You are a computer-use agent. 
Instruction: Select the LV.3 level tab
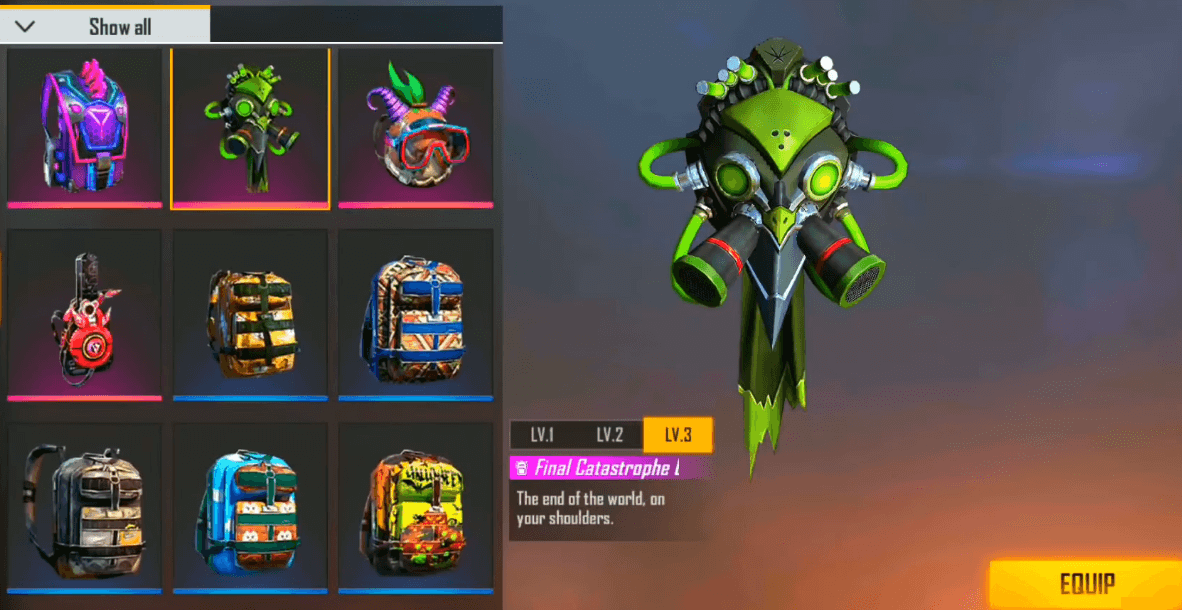tap(677, 435)
